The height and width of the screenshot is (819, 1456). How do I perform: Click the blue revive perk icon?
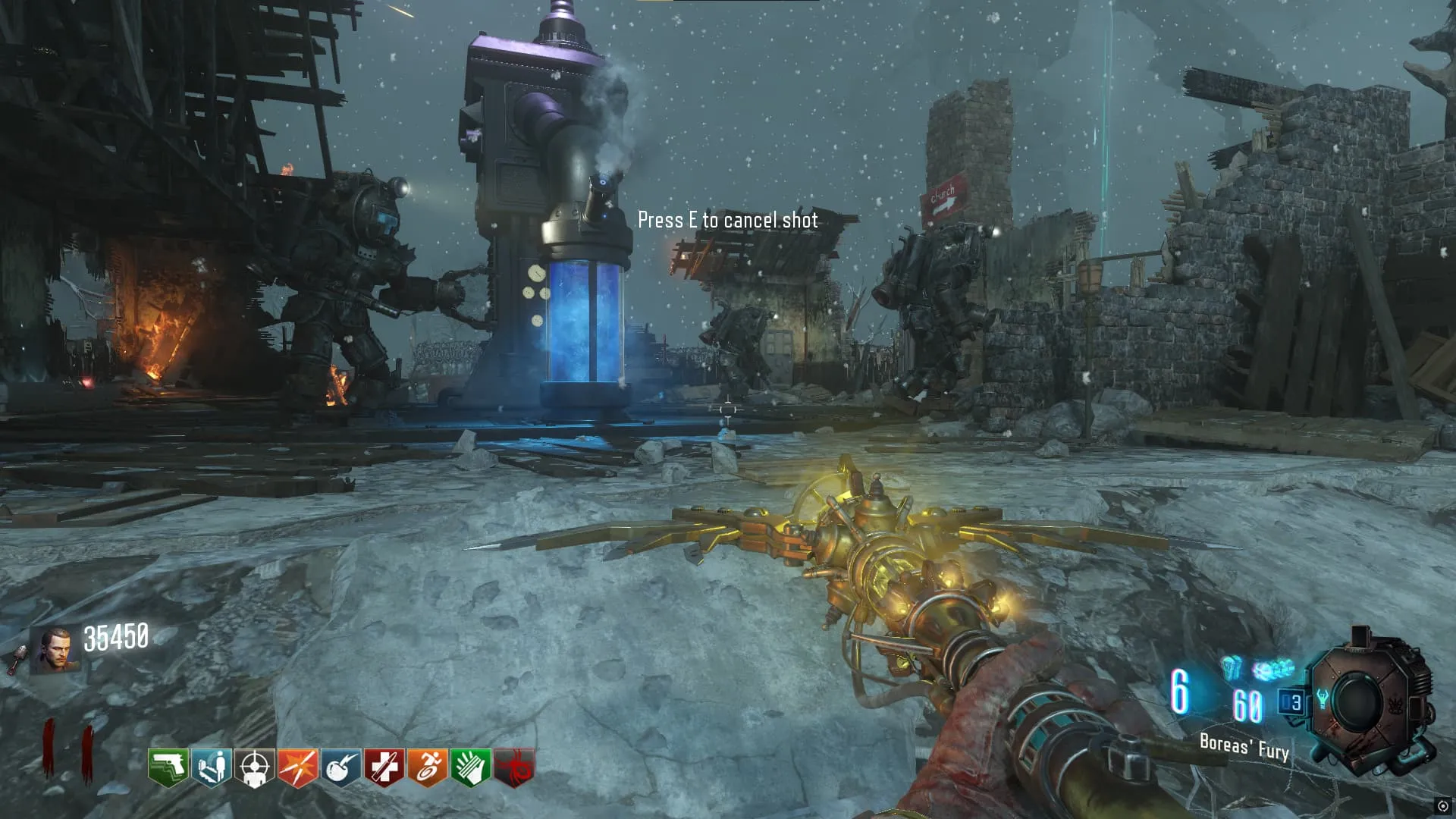coord(212,767)
